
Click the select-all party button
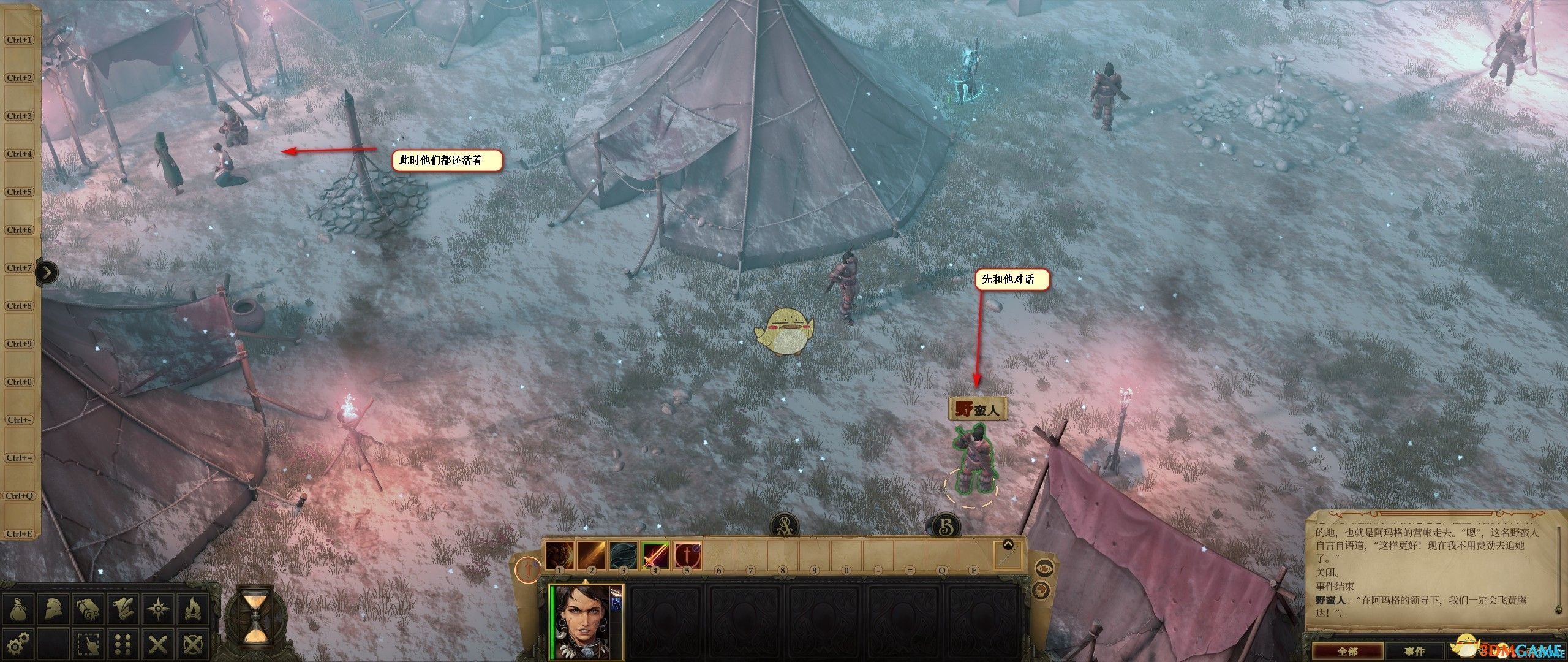point(89,644)
